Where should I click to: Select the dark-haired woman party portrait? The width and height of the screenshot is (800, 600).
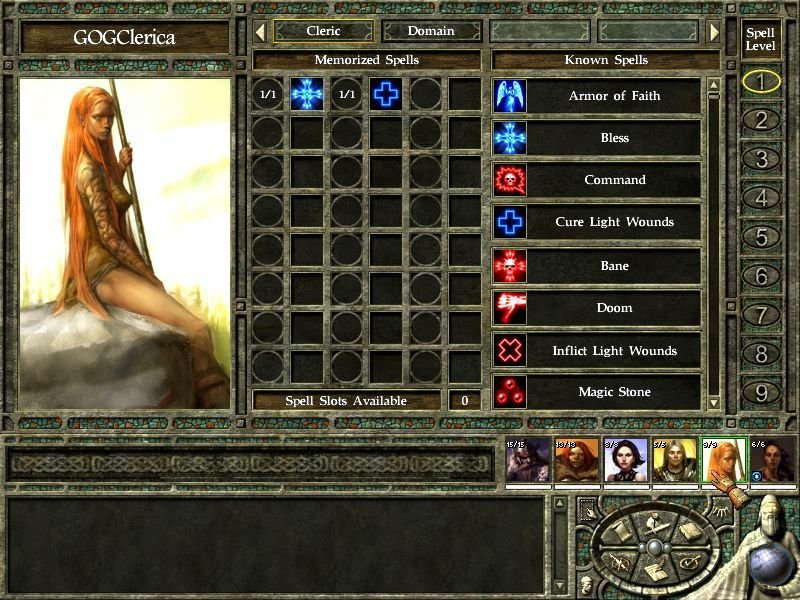click(626, 462)
